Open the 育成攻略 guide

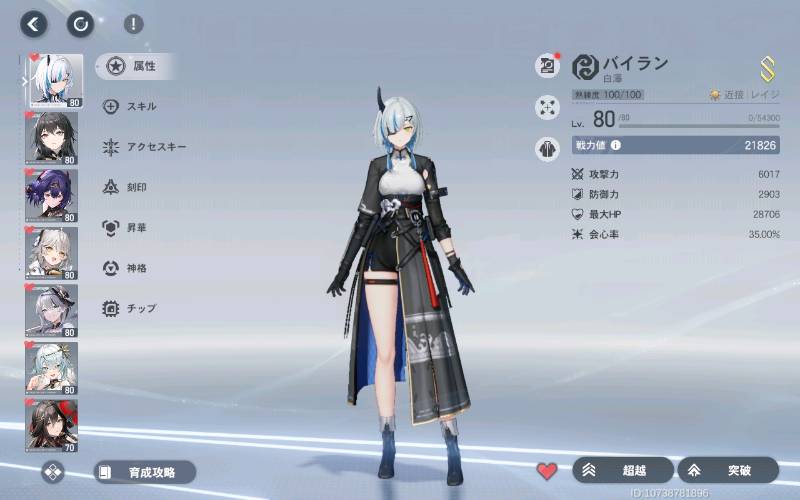pyautogui.click(x=144, y=472)
